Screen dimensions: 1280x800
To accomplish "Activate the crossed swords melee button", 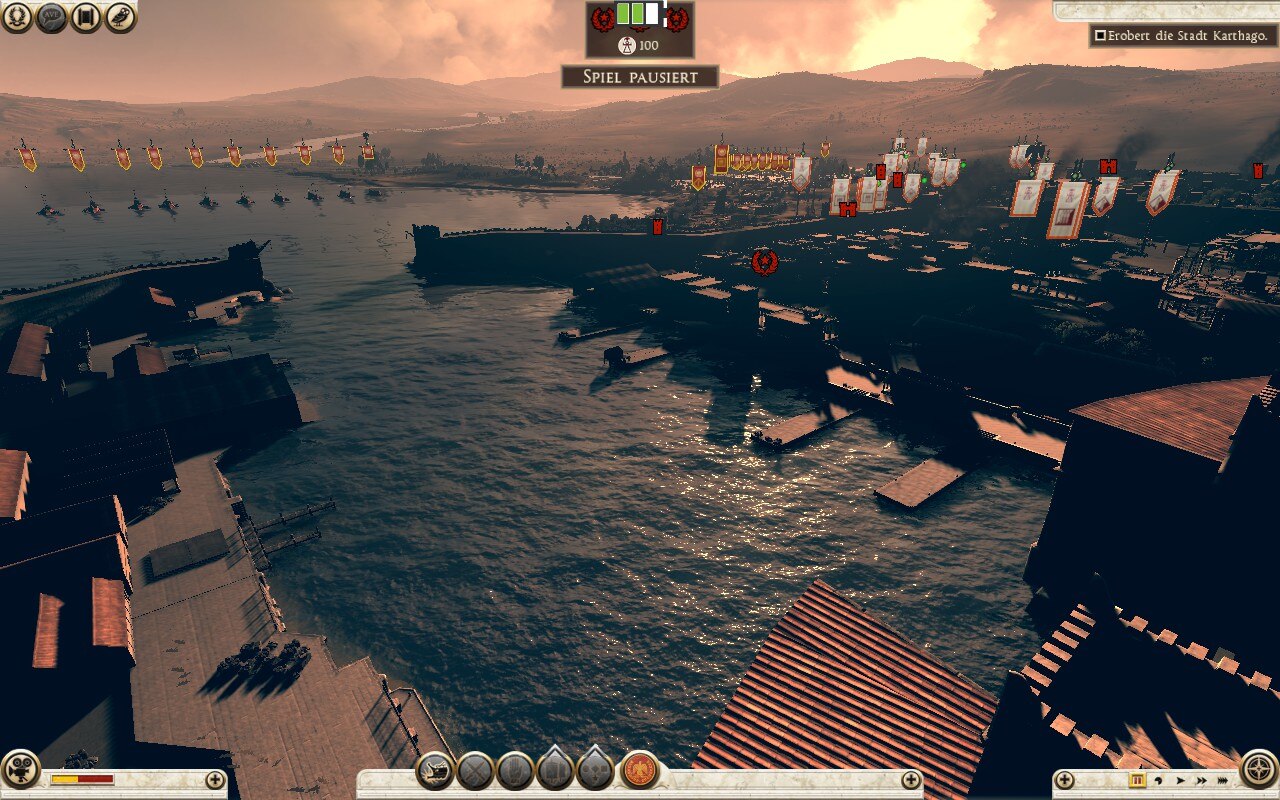I will click(x=475, y=771).
